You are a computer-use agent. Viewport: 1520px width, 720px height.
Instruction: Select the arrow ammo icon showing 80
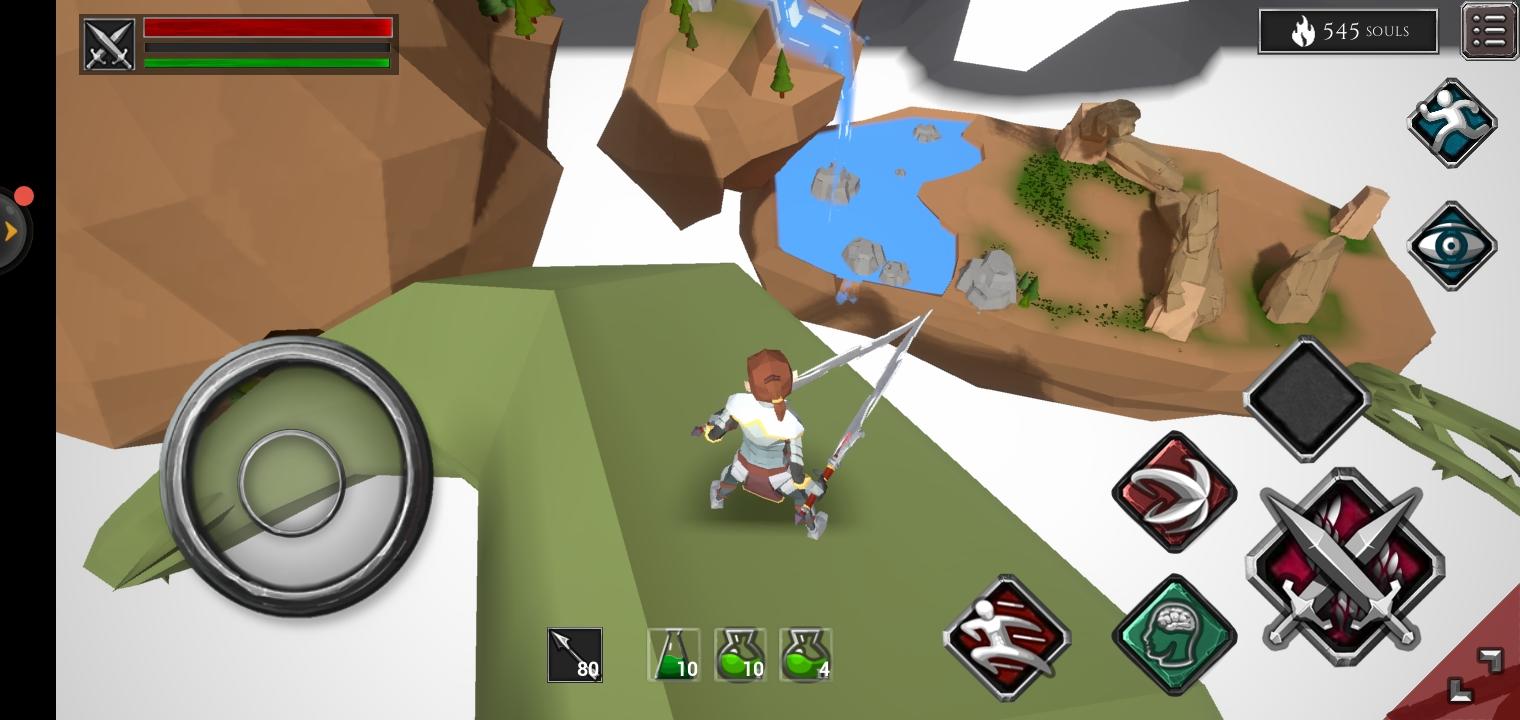coord(575,654)
